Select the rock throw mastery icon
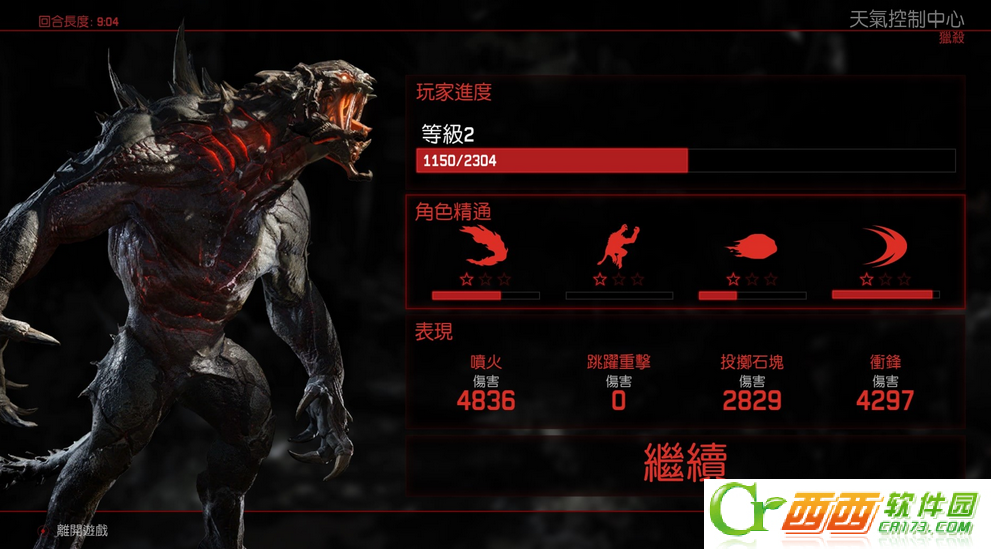This screenshot has width=991, height=549. [x=752, y=246]
